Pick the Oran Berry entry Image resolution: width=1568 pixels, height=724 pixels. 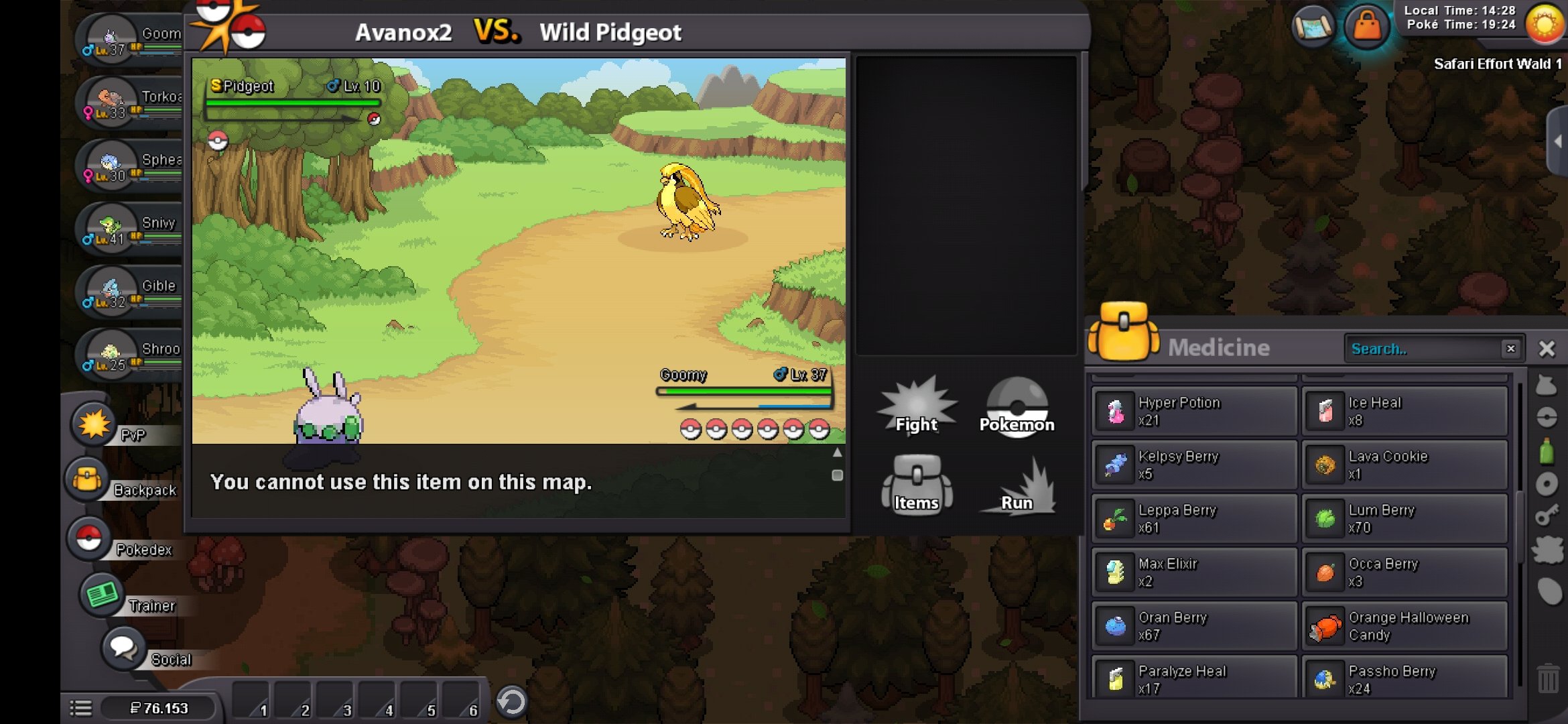tap(1194, 625)
